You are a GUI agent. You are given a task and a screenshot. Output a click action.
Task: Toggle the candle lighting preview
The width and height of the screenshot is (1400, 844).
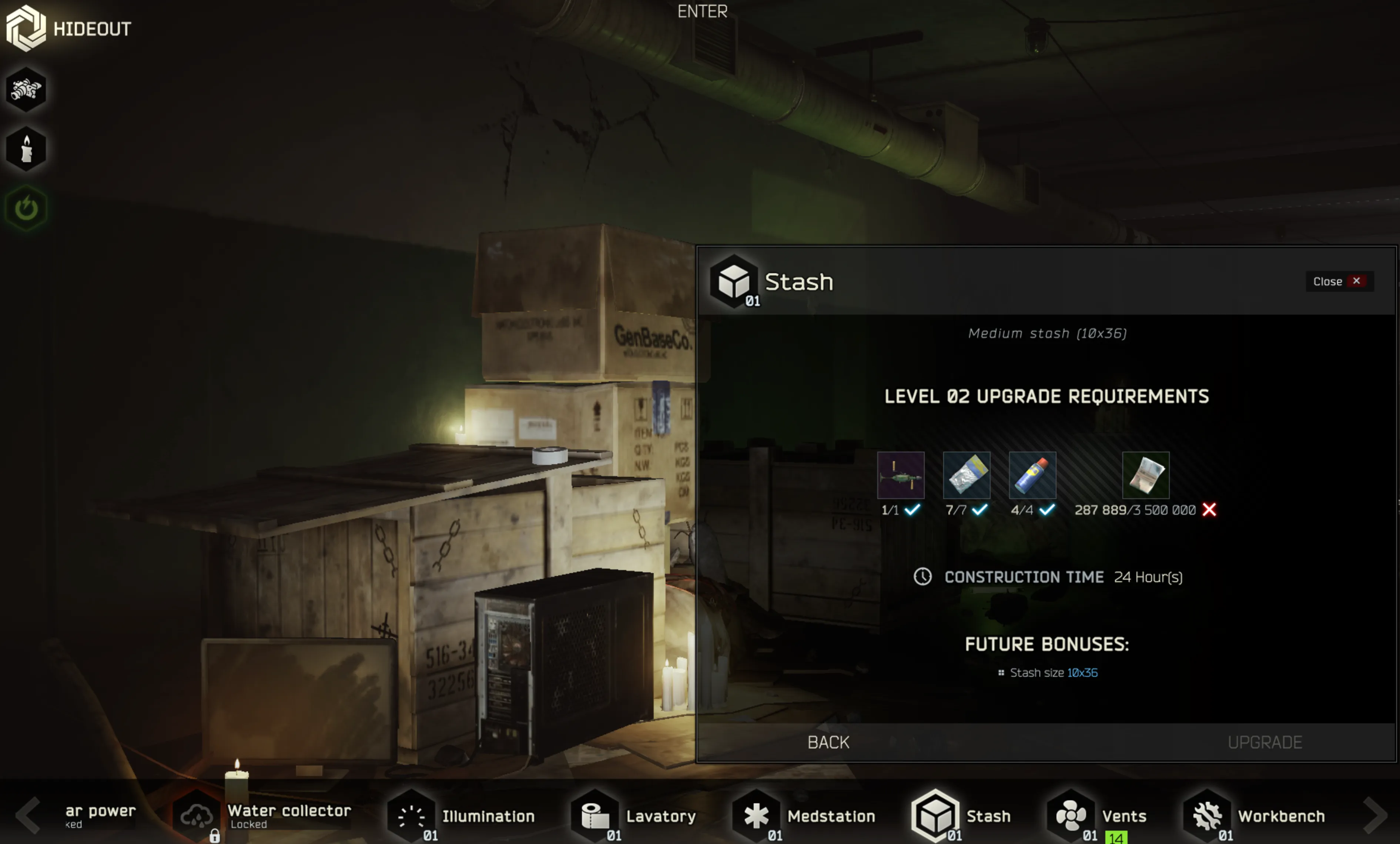pos(26,148)
